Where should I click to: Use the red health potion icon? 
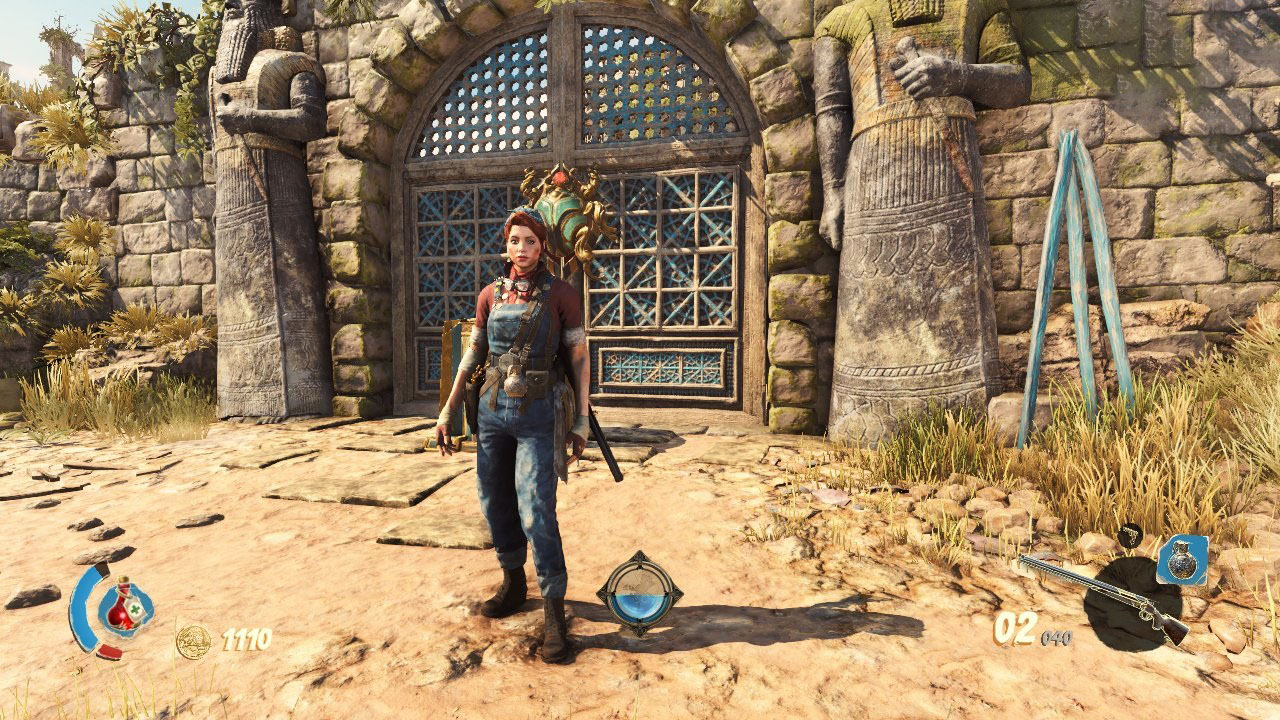tap(123, 605)
